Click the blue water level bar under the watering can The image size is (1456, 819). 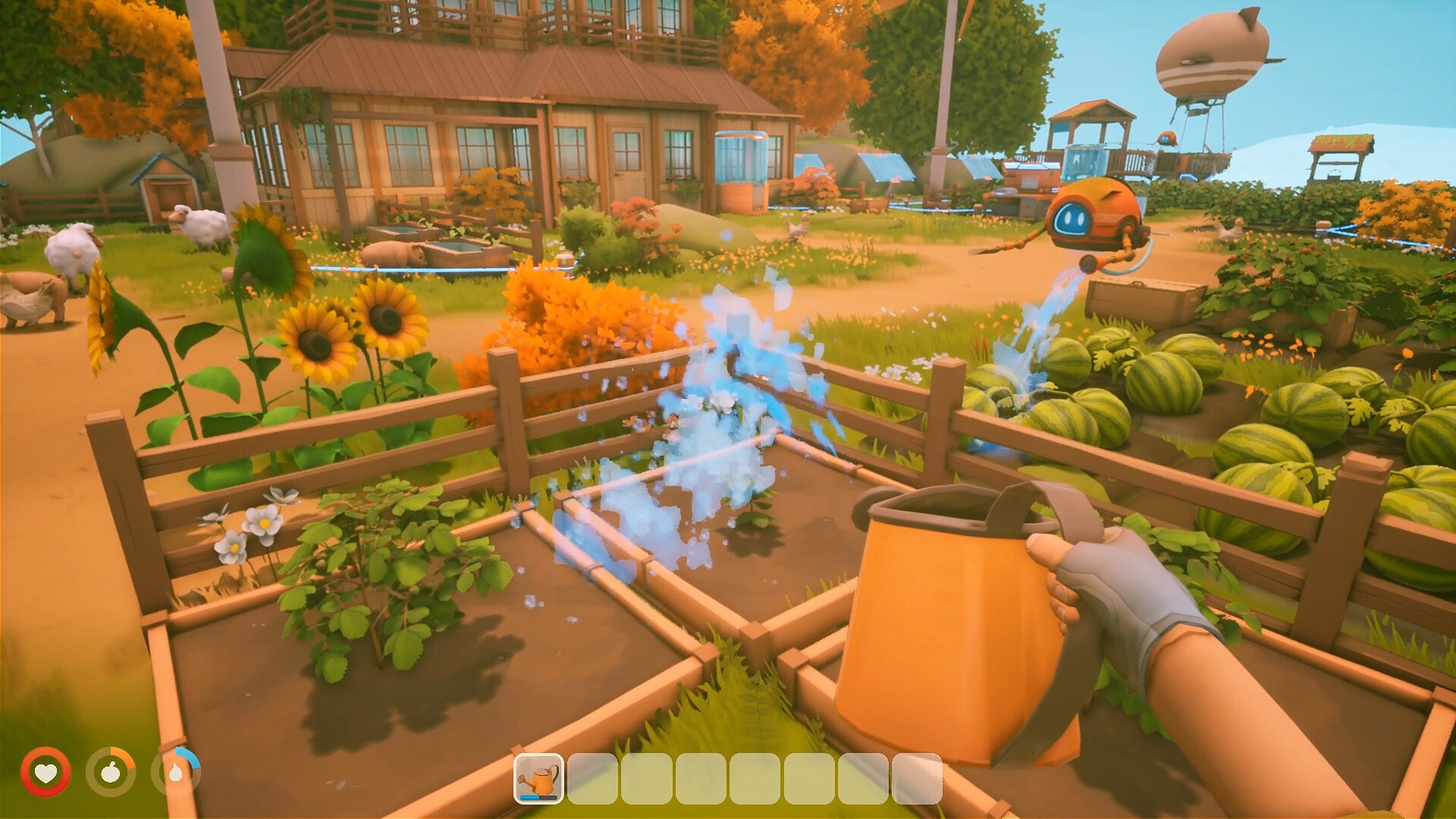[539, 799]
